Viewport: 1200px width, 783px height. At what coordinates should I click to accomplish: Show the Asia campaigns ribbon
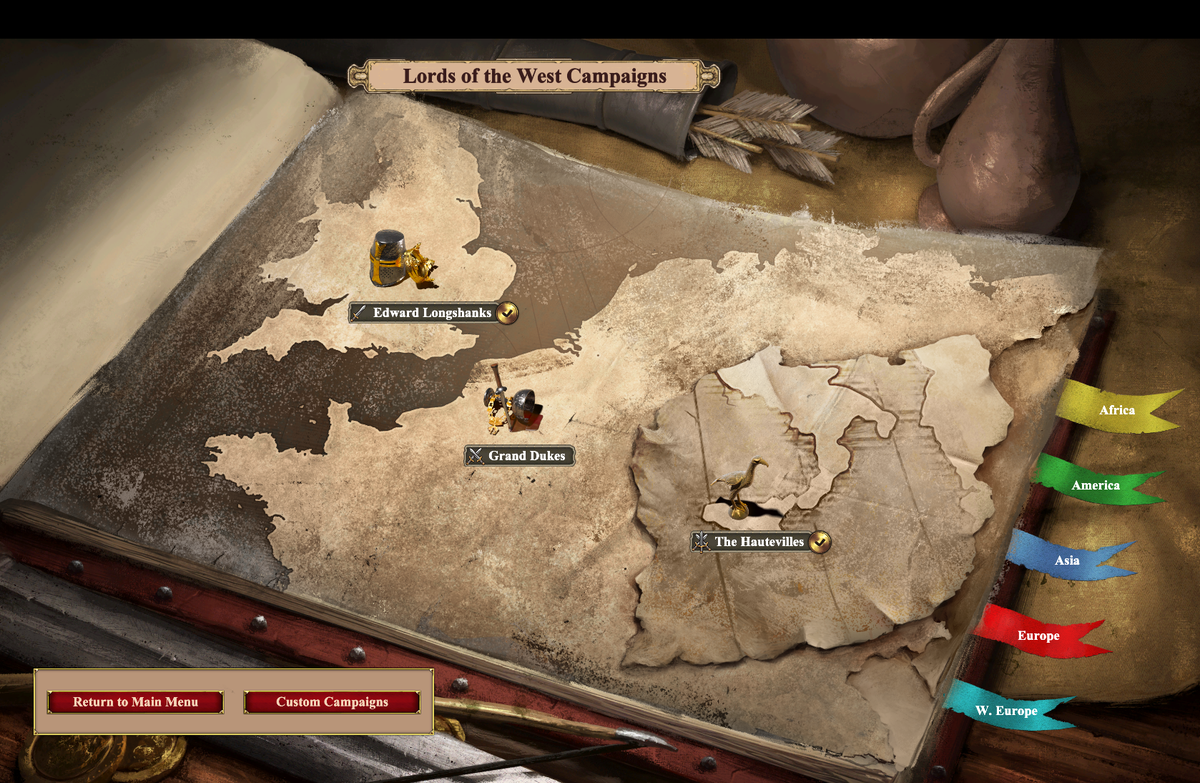pos(1067,560)
